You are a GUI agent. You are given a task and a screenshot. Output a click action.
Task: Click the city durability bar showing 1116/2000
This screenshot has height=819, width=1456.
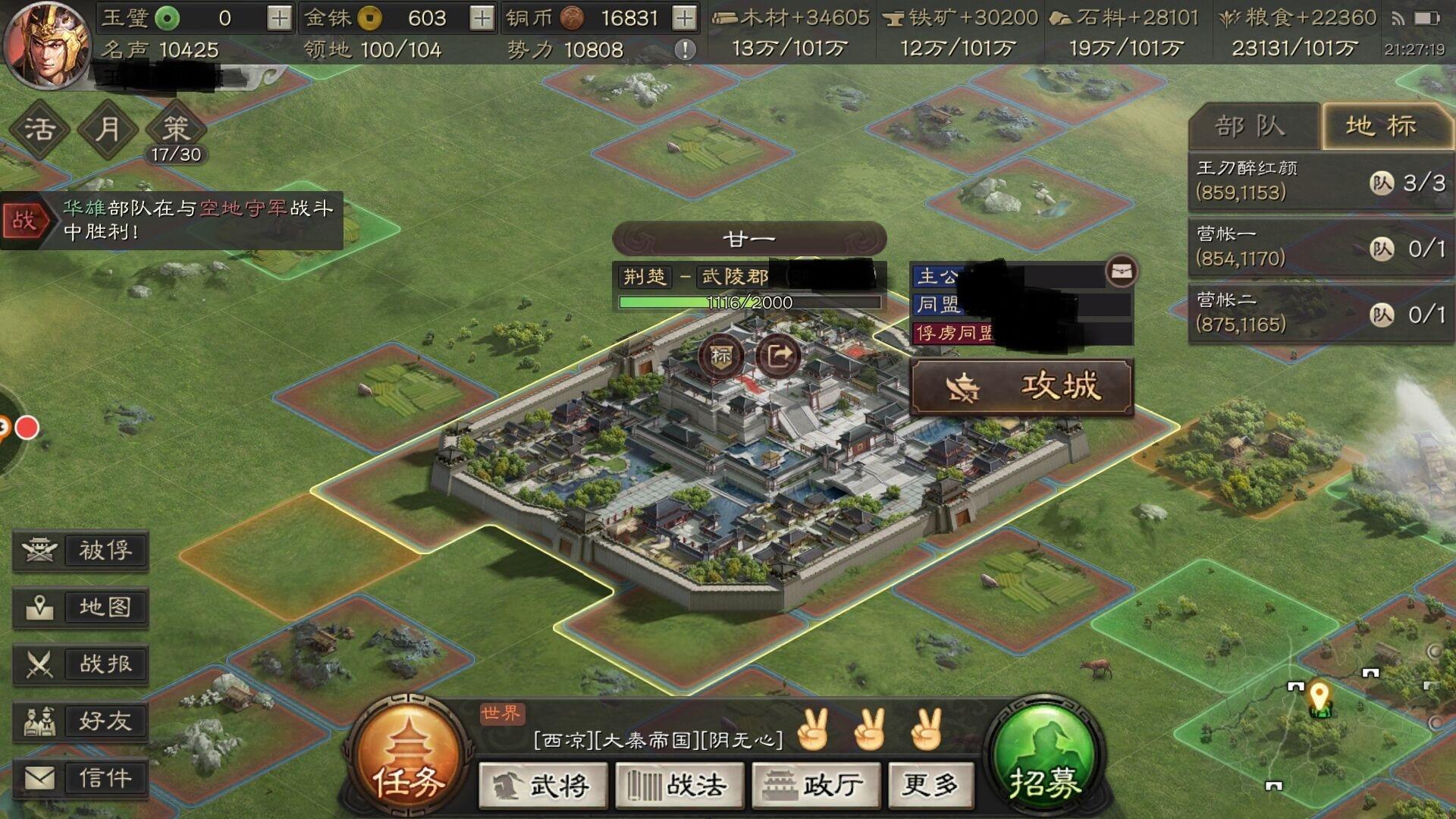point(751,303)
